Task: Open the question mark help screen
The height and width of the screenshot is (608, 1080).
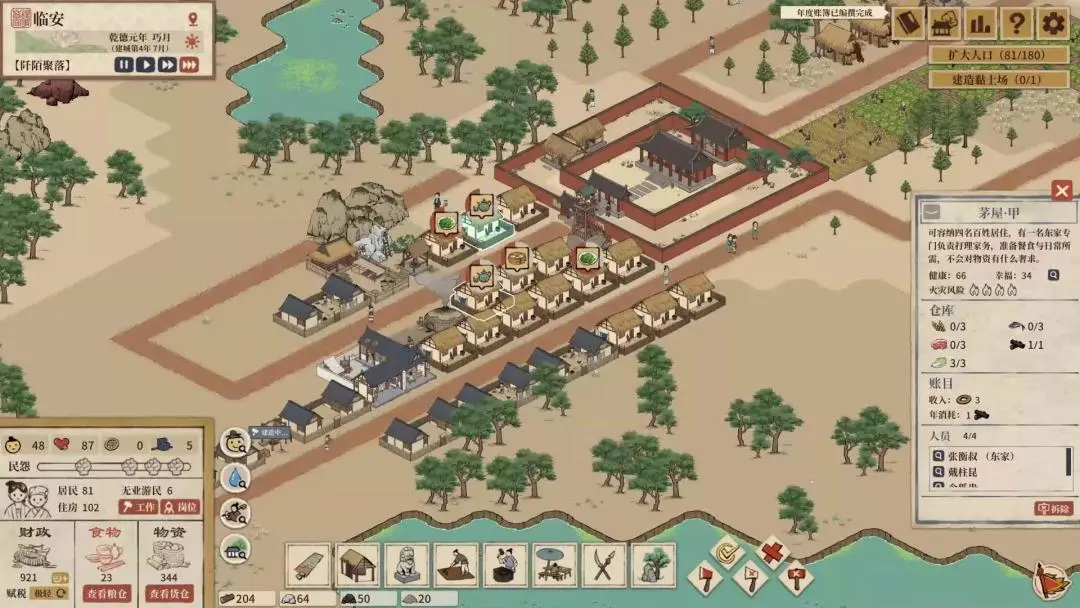Action: (1016, 24)
